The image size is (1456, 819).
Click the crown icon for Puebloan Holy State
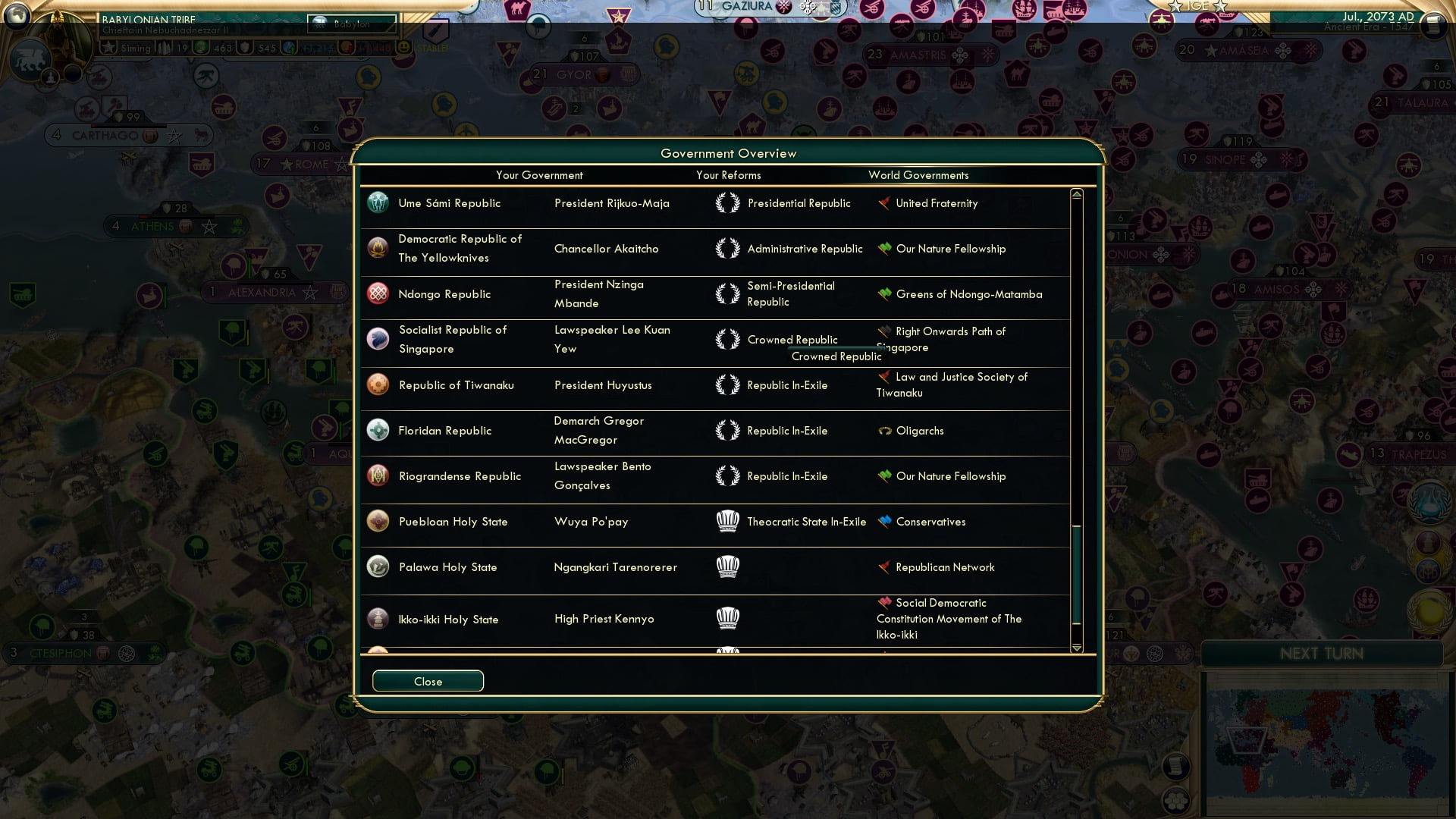(728, 521)
